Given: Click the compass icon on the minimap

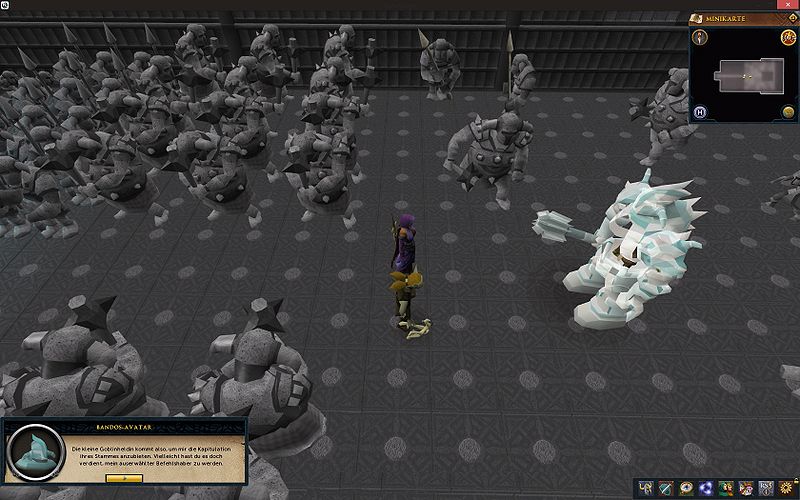Looking at the screenshot, I should point(702,38).
